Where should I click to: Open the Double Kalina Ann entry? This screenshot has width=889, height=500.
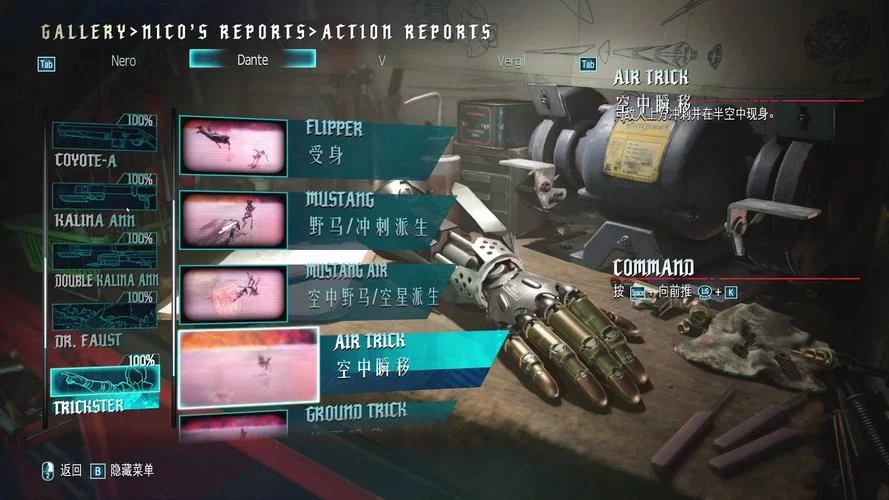pyautogui.click(x=104, y=262)
